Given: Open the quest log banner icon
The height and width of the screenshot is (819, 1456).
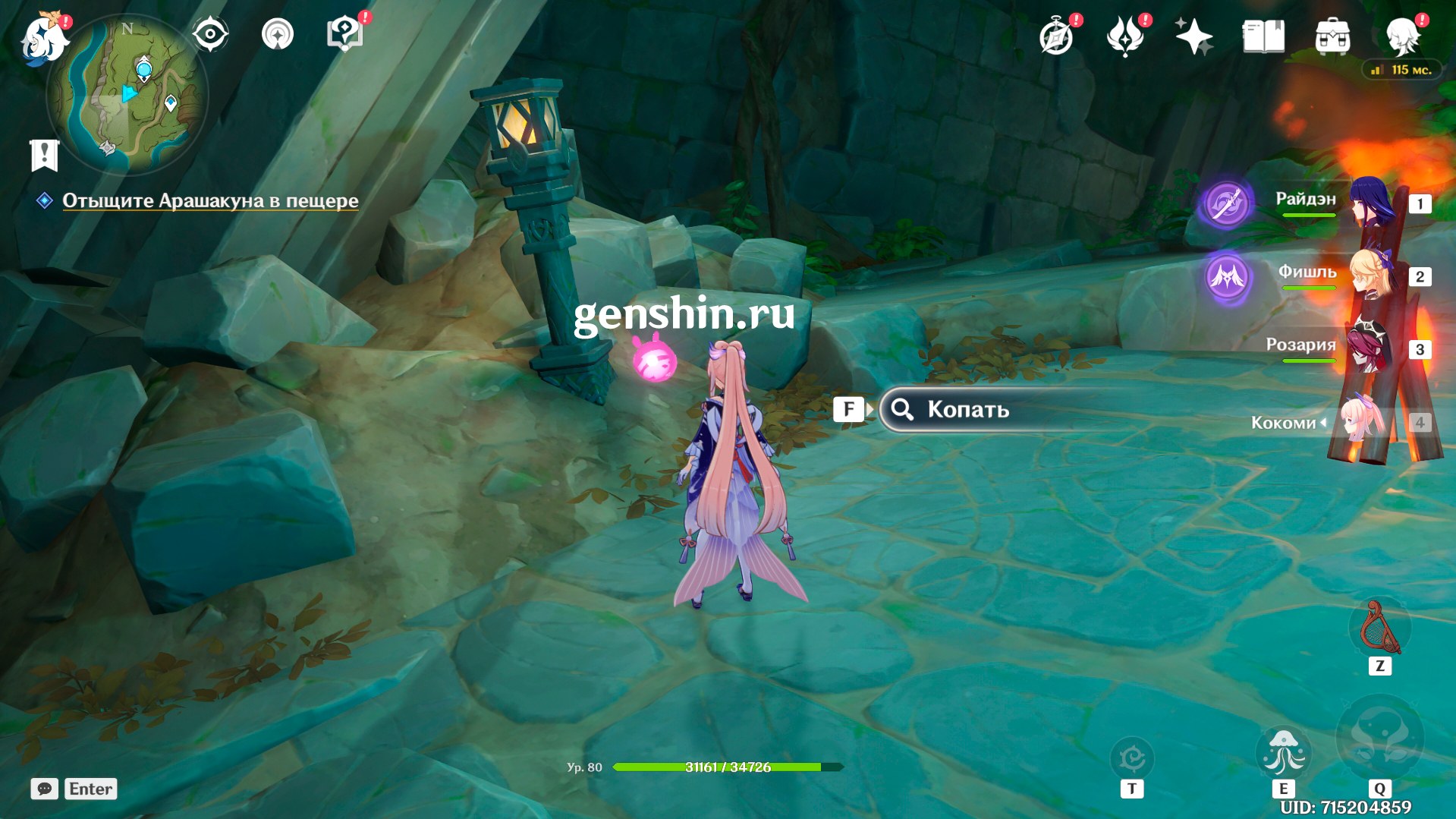Looking at the screenshot, I should click(44, 155).
